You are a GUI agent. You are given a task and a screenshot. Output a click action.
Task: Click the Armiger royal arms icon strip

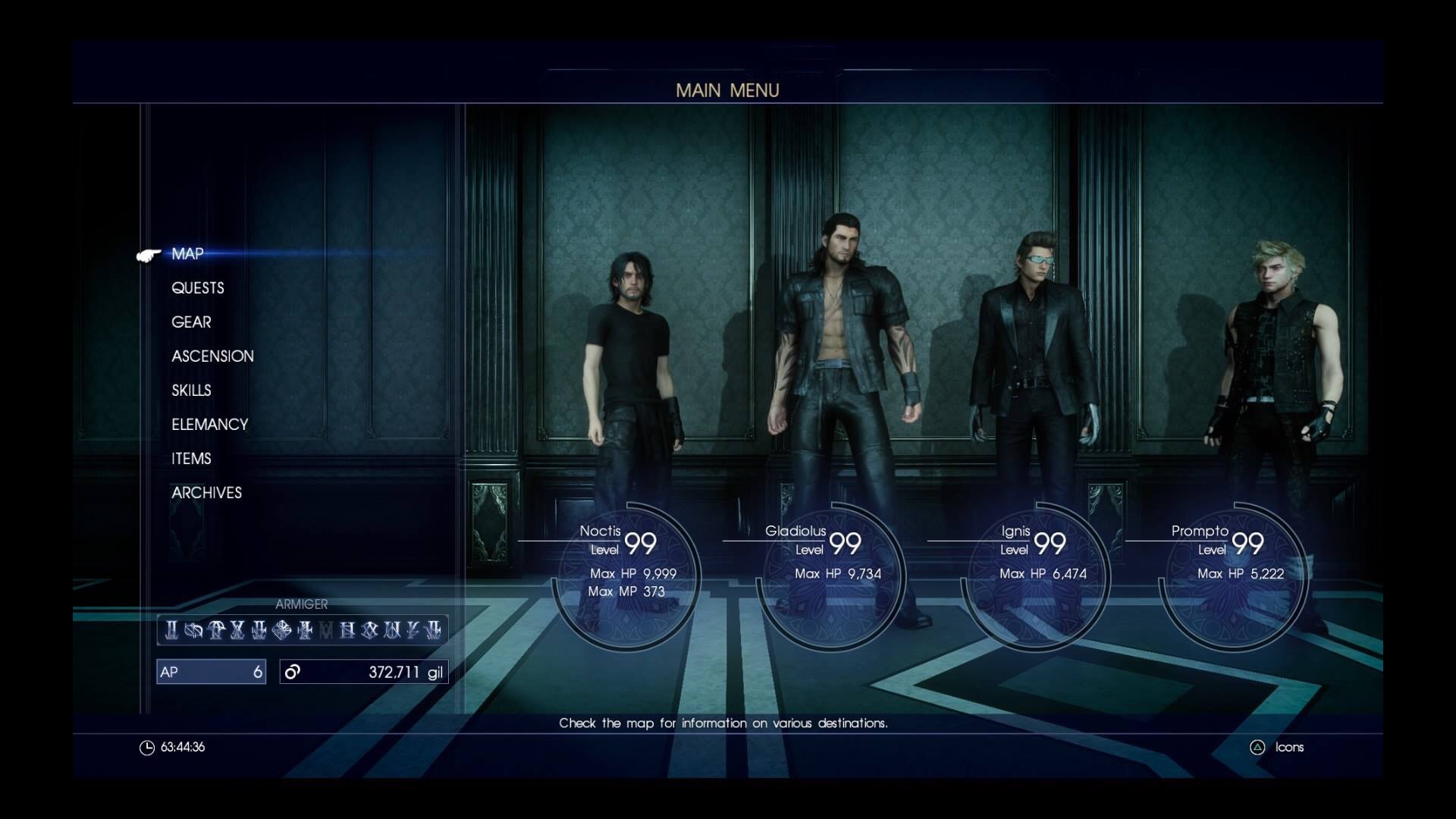[303, 629]
